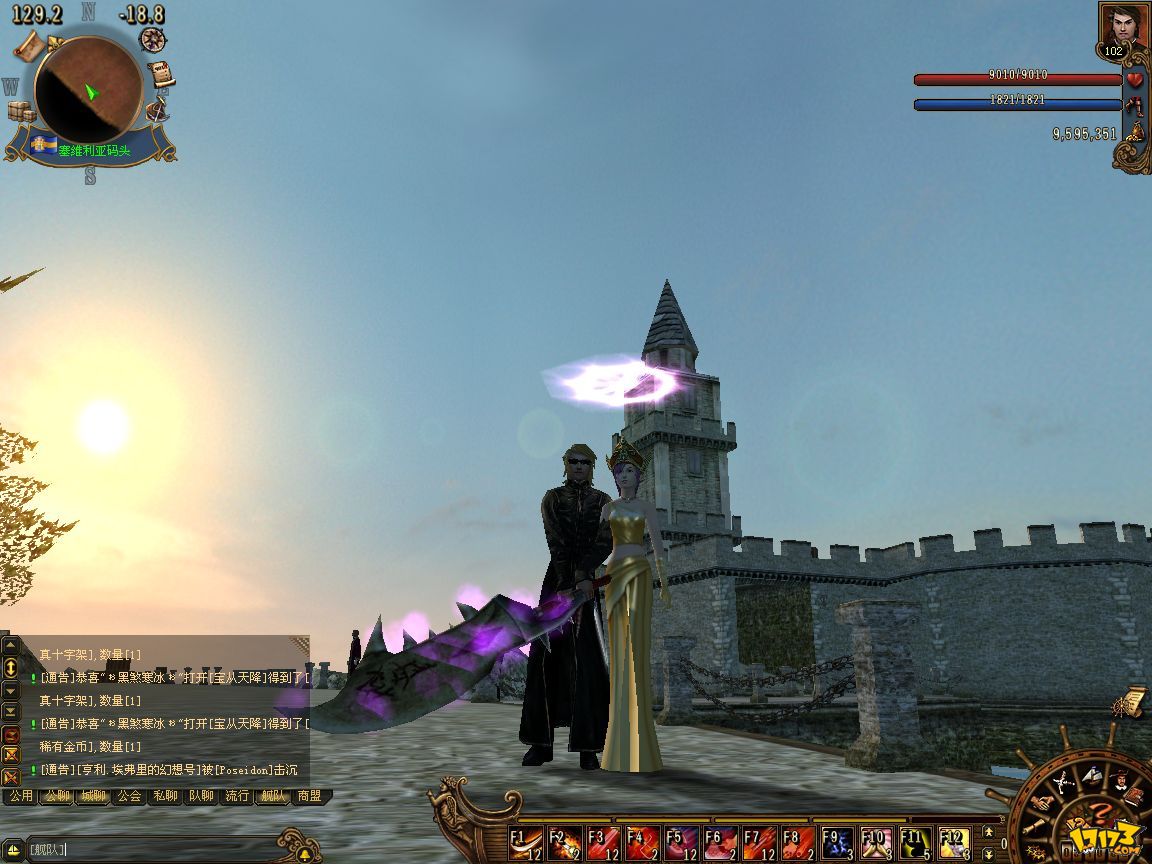The height and width of the screenshot is (864, 1152).
Task: Trigger the F5 hotbar skill
Action: point(682,844)
